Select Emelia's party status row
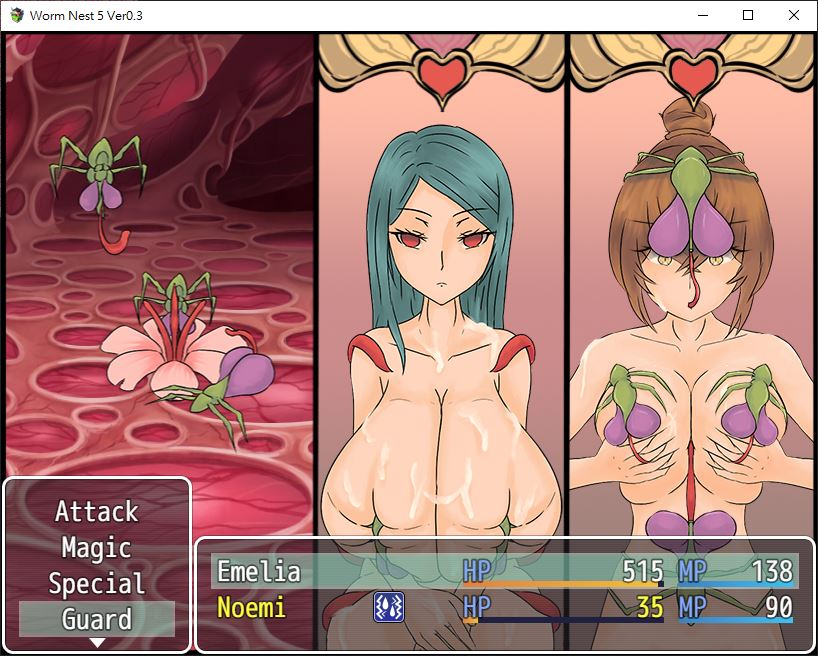 [504, 572]
